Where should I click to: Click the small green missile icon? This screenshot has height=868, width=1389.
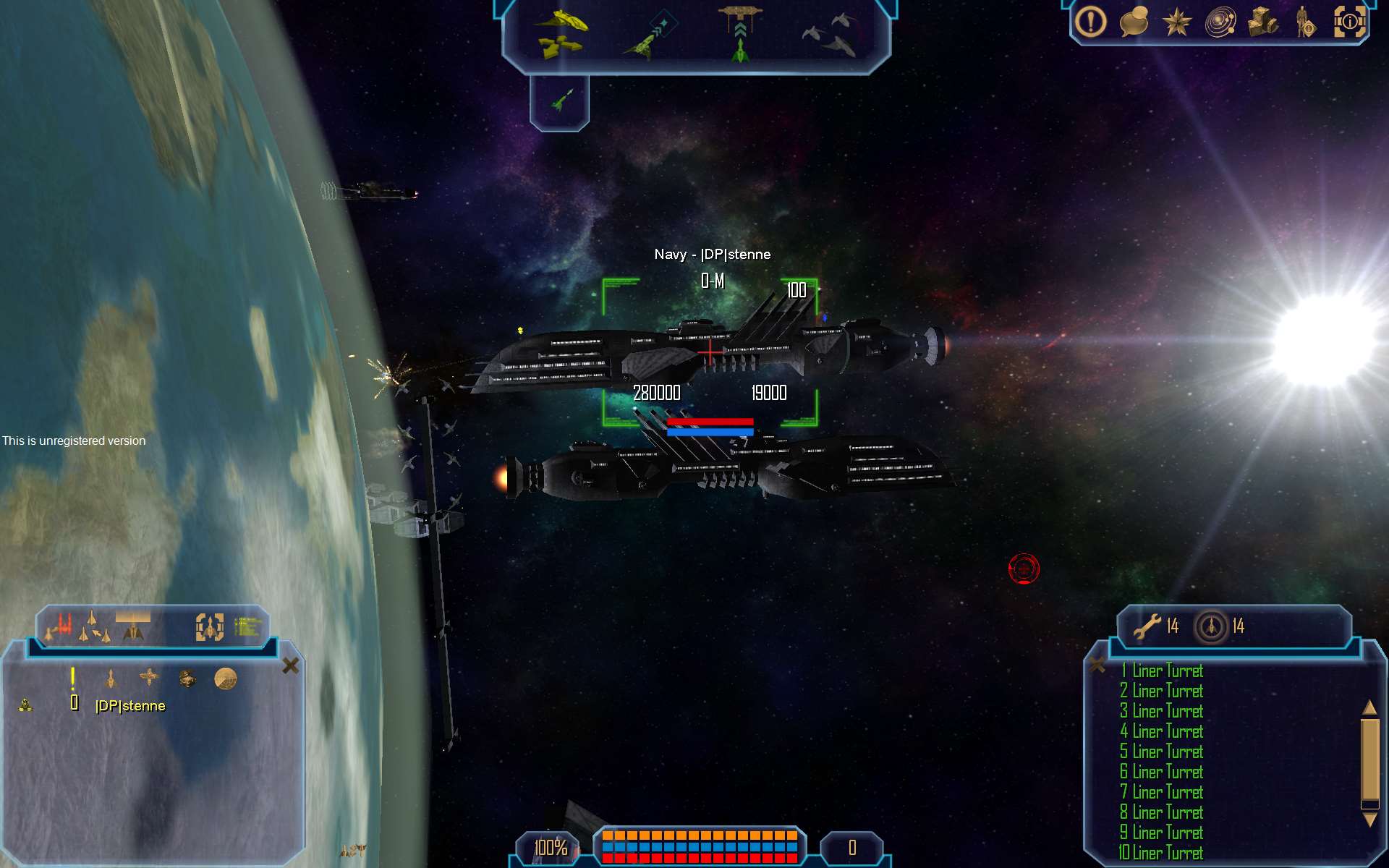[561, 101]
